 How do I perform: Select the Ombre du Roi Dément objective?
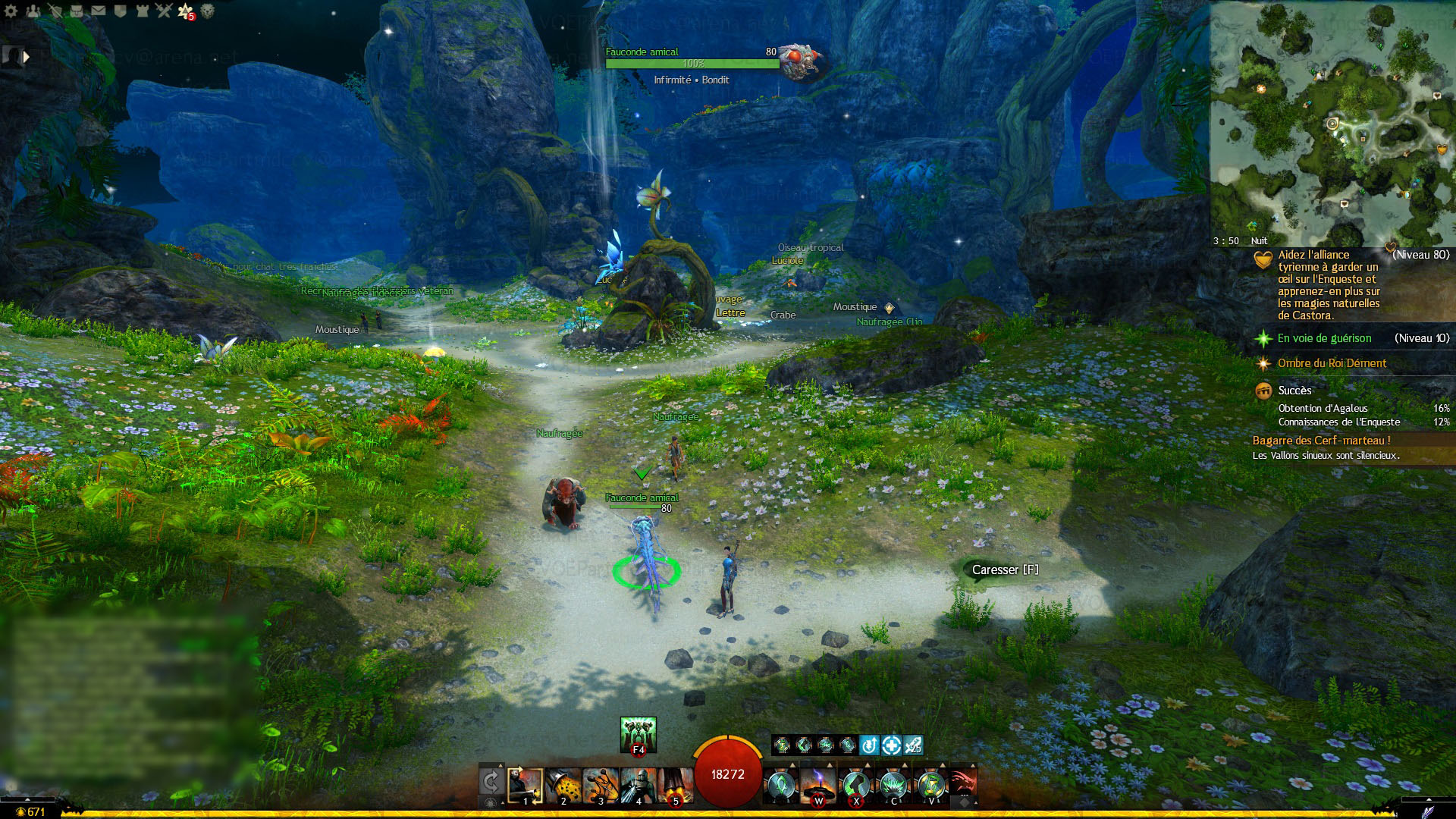point(1332,363)
